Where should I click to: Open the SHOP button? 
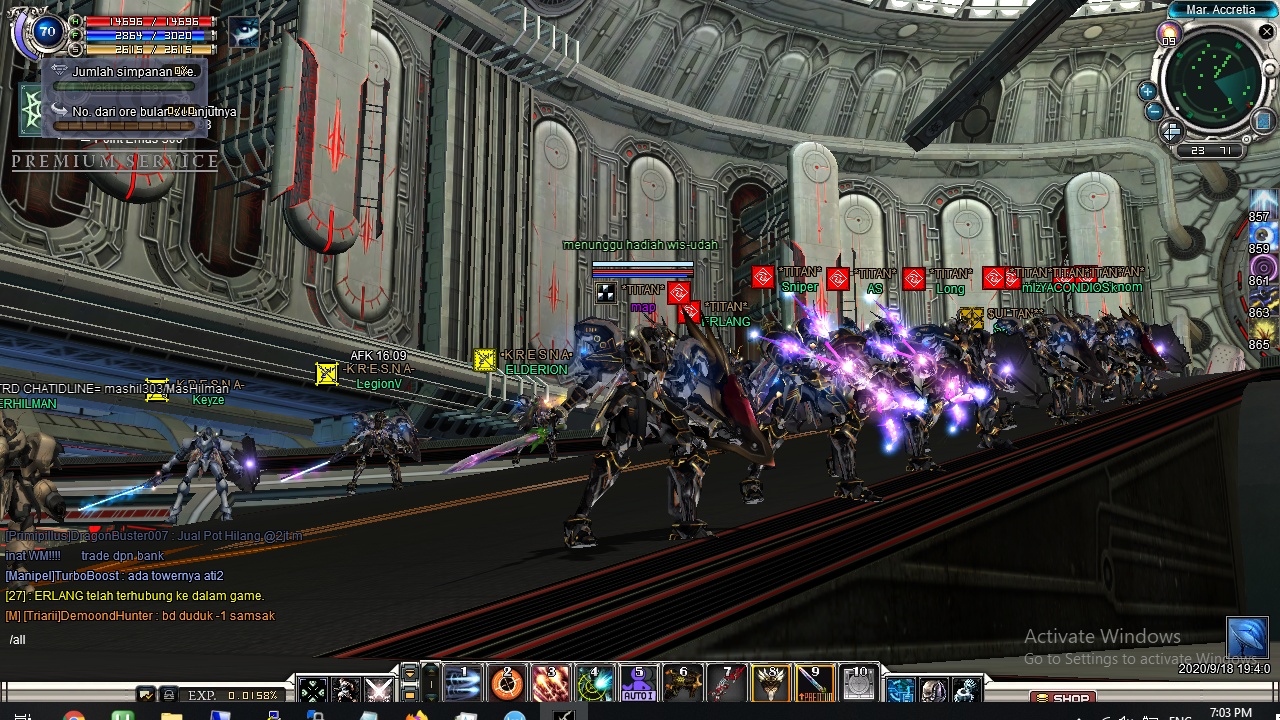pos(1064,698)
